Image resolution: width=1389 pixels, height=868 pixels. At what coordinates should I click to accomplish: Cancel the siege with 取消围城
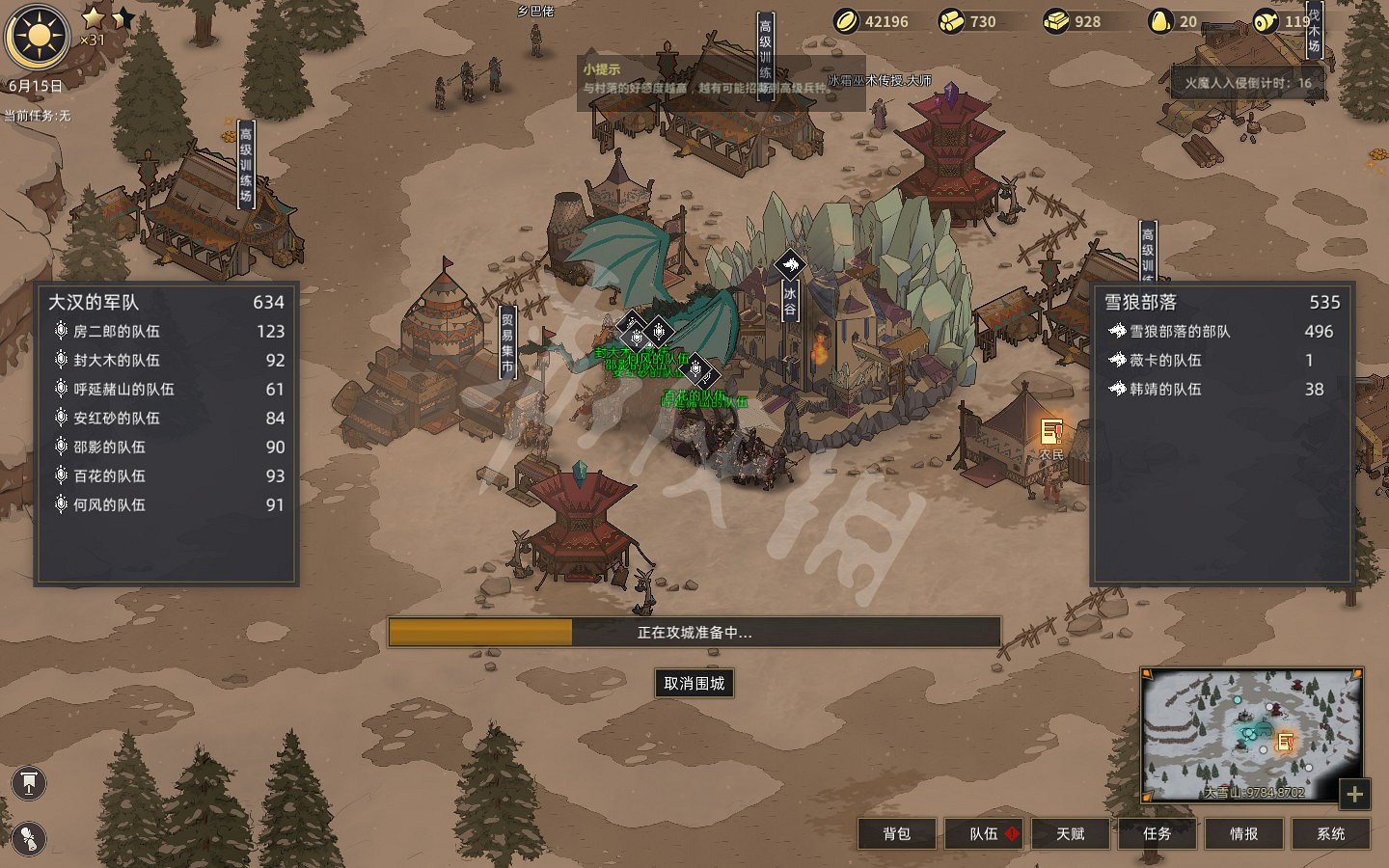pos(694,683)
